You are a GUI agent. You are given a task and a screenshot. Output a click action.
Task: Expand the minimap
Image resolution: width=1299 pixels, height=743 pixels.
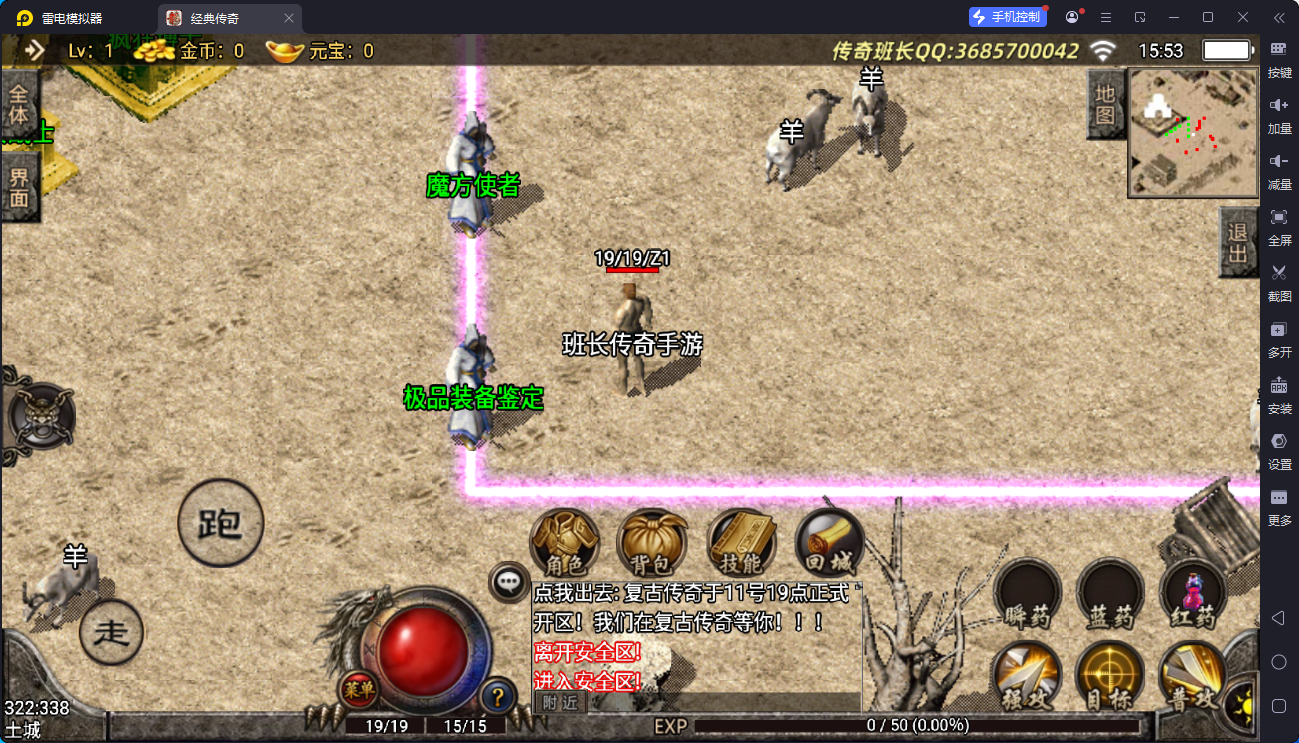pos(1193,132)
